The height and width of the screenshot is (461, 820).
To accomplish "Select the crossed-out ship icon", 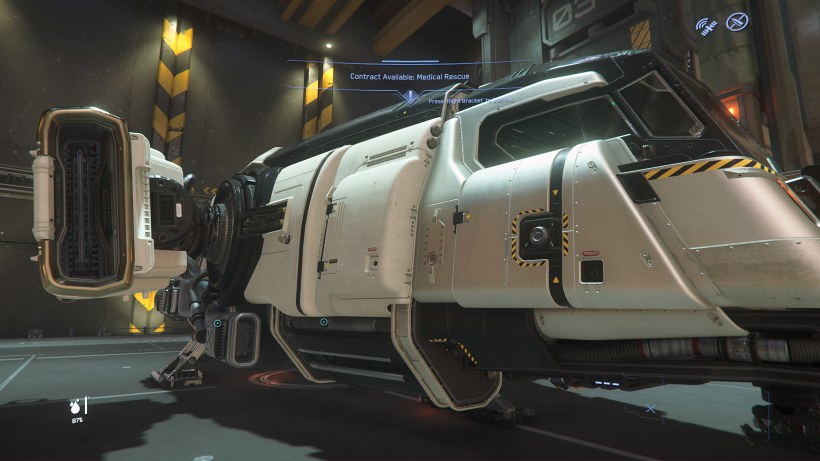I will [x=737, y=21].
